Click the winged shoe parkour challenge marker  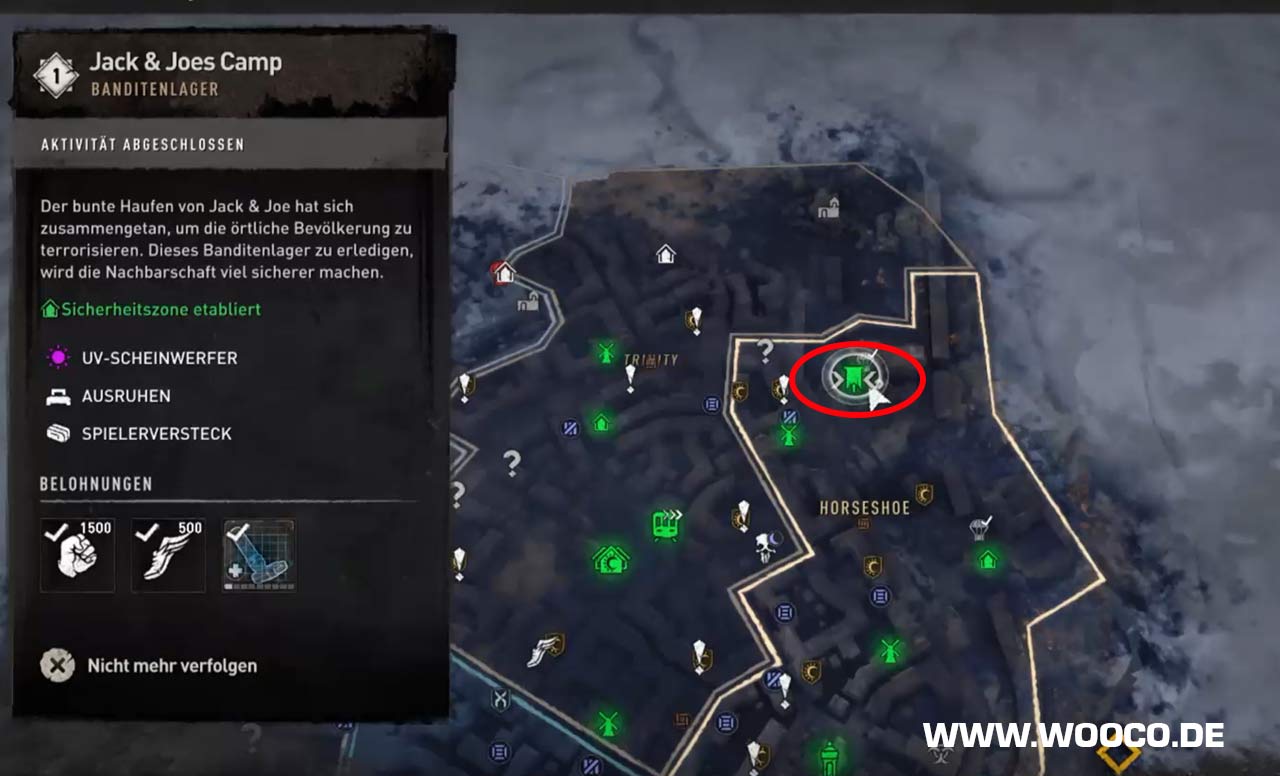click(x=544, y=650)
